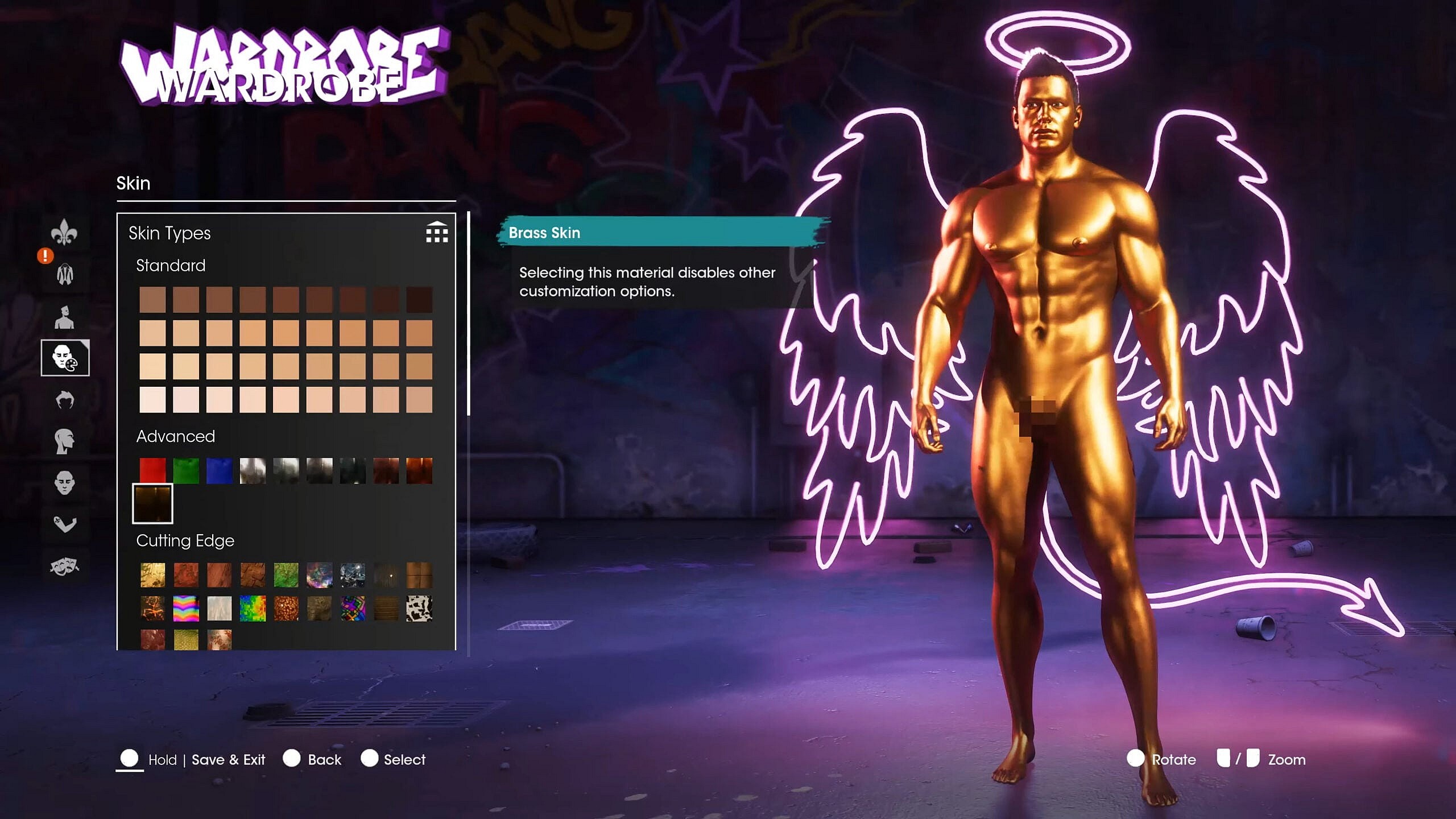
Task: Click the skin list scrollbar
Action: point(468,314)
